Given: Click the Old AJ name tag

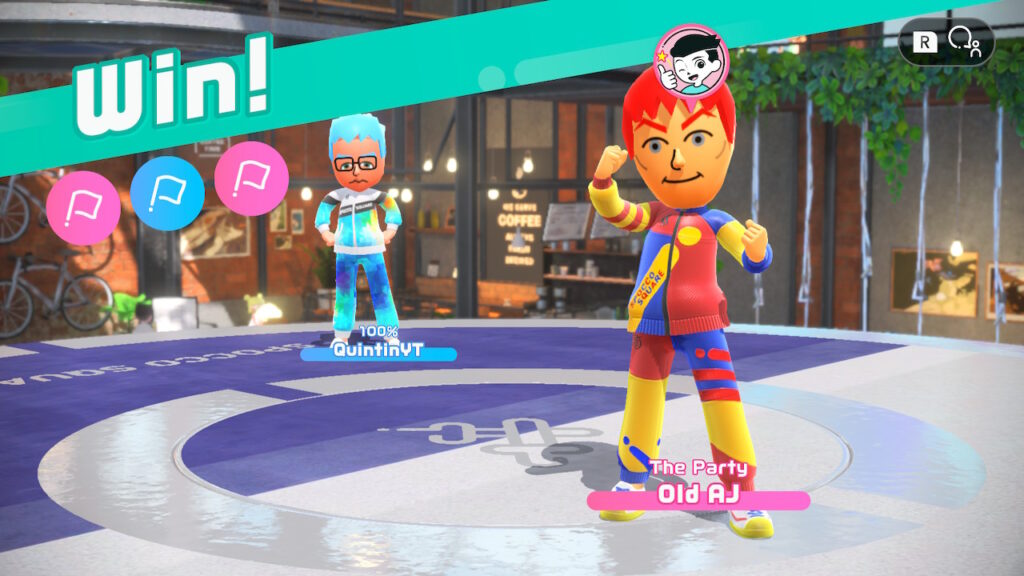Looking at the screenshot, I should [698, 498].
